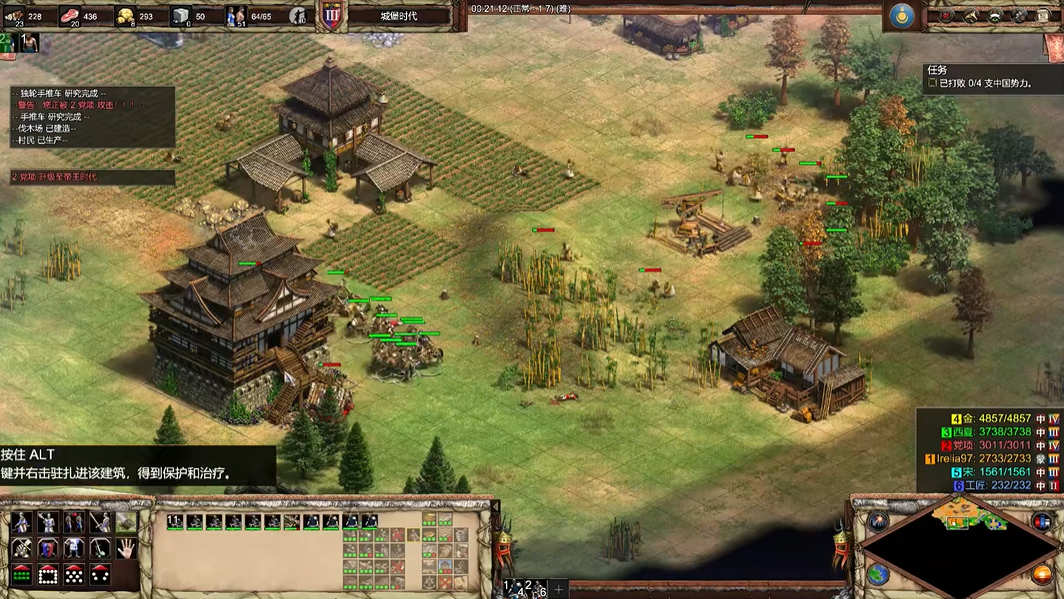
Task: Select the open hand stop command
Action: click(126, 549)
